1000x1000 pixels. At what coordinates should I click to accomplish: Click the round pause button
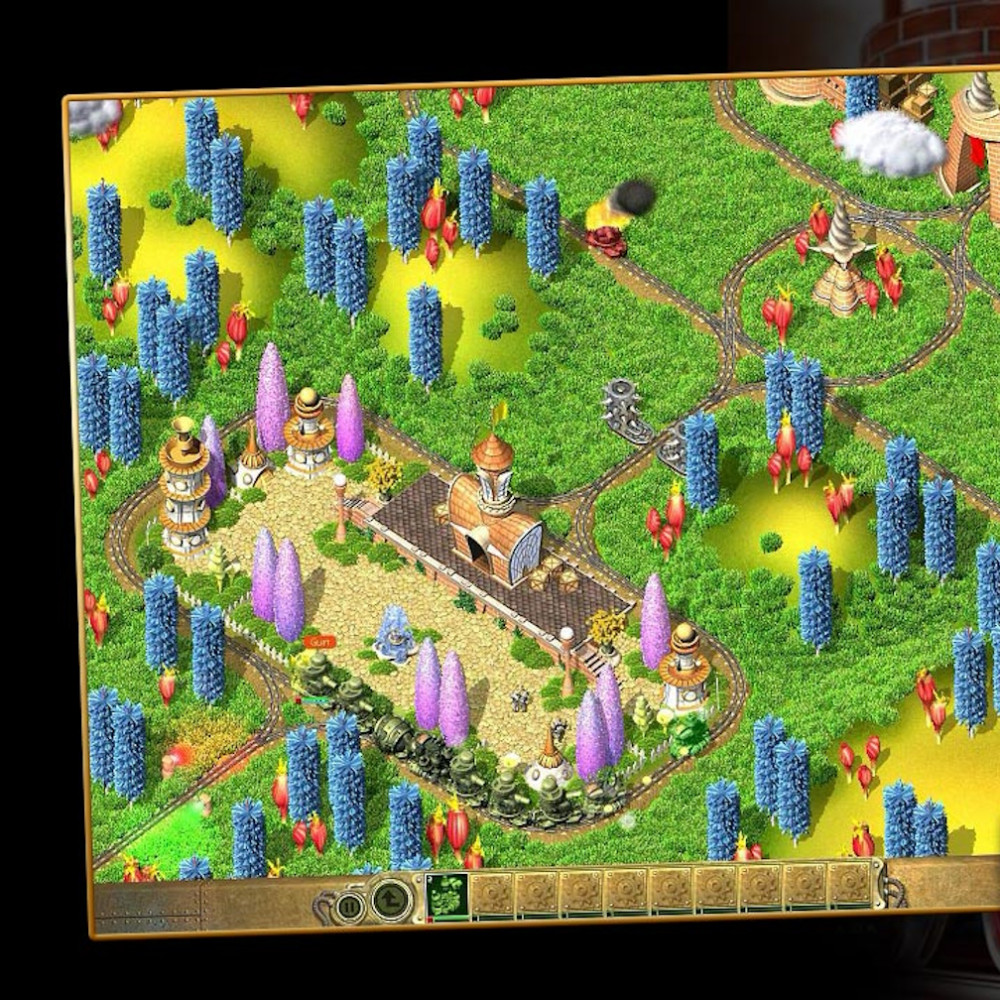(351, 907)
